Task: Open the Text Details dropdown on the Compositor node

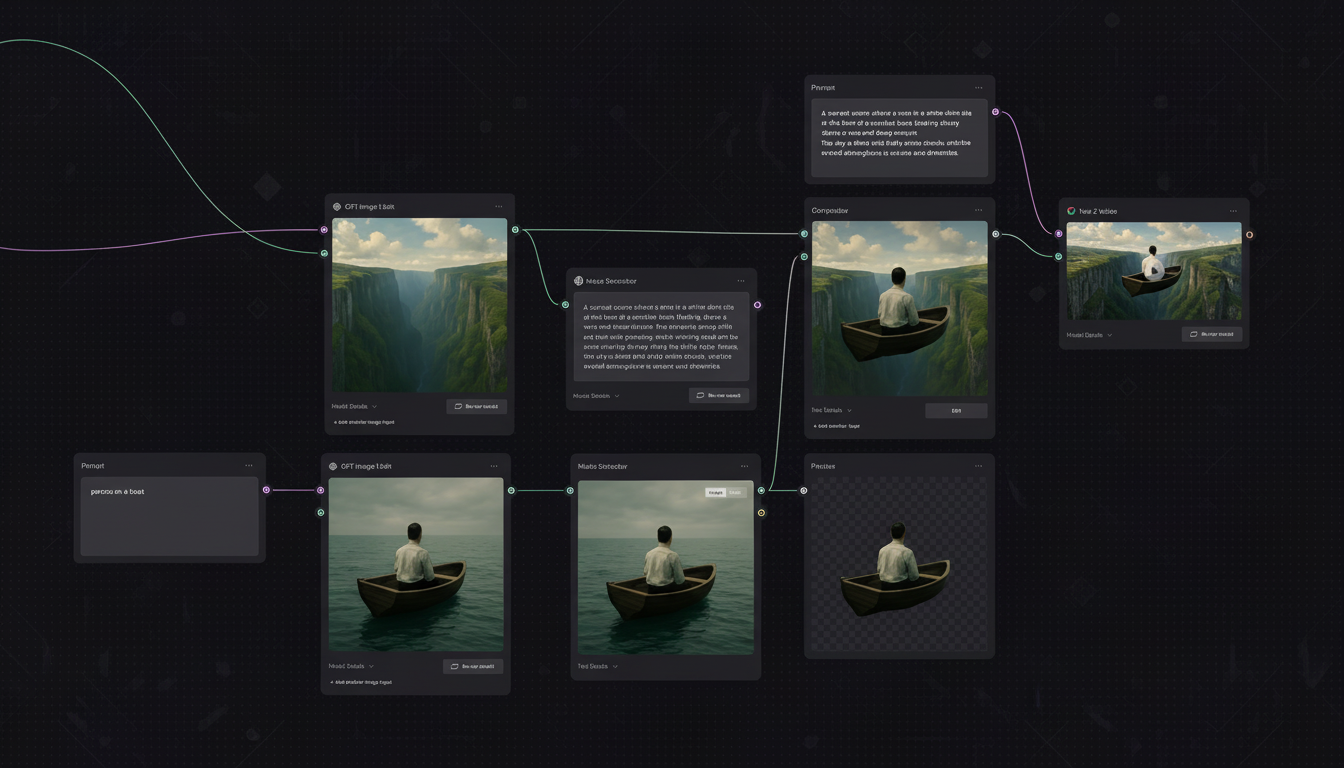Action: pyautogui.click(x=826, y=410)
